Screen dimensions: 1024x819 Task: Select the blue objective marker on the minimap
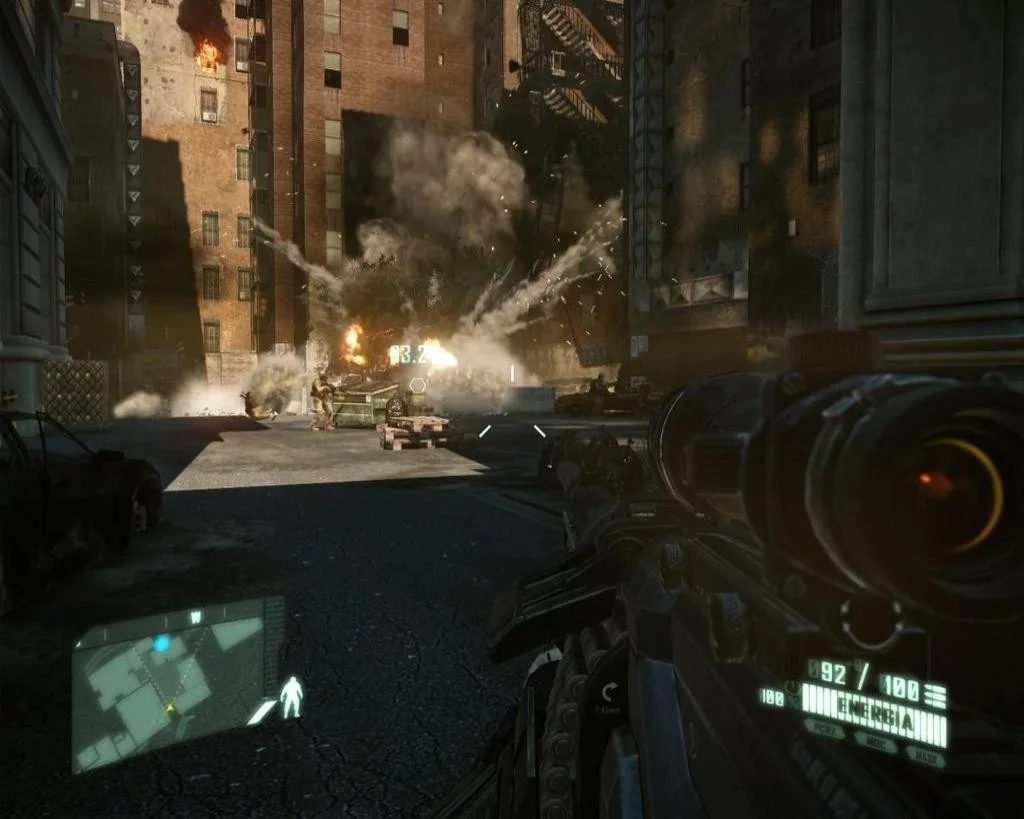click(161, 644)
